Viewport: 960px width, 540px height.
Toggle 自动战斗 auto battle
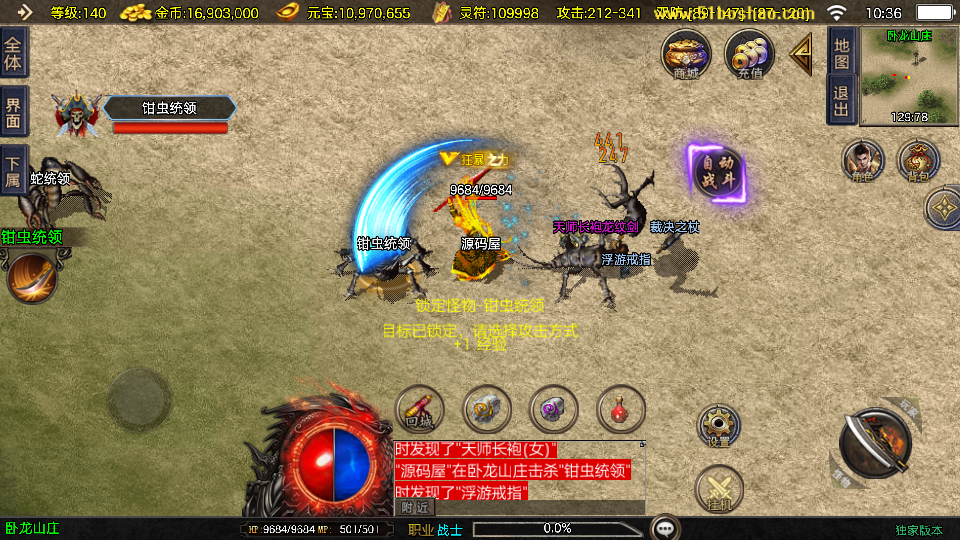720,174
